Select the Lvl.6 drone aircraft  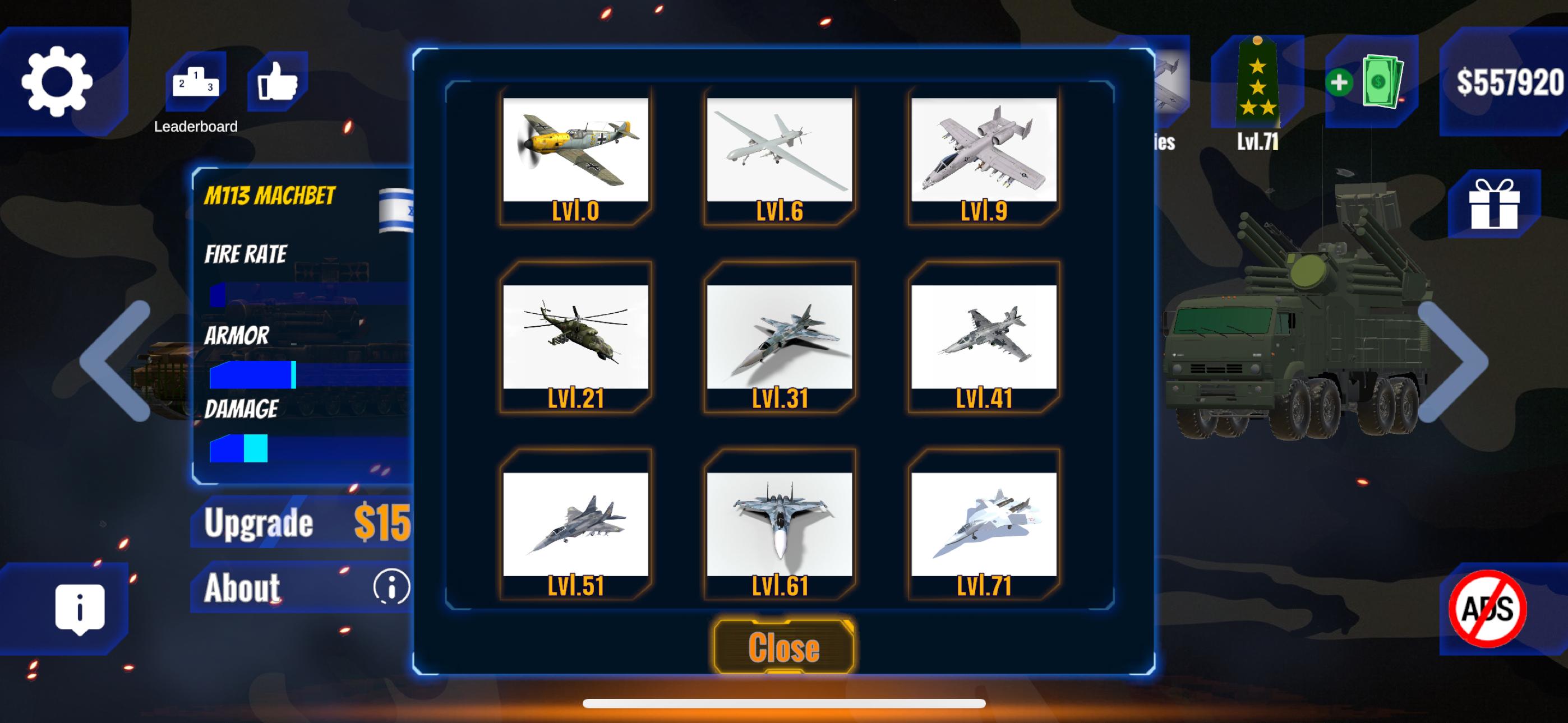pyautogui.click(x=779, y=152)
